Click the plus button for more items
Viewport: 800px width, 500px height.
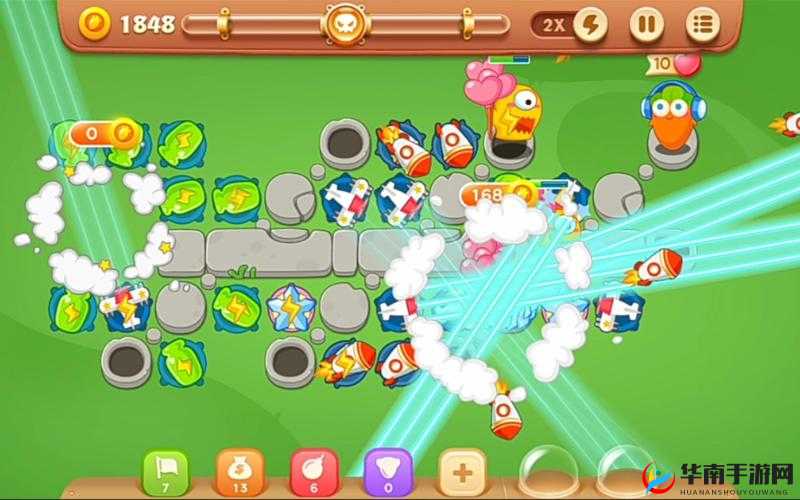pyautogui.click(x=462, y=472)
